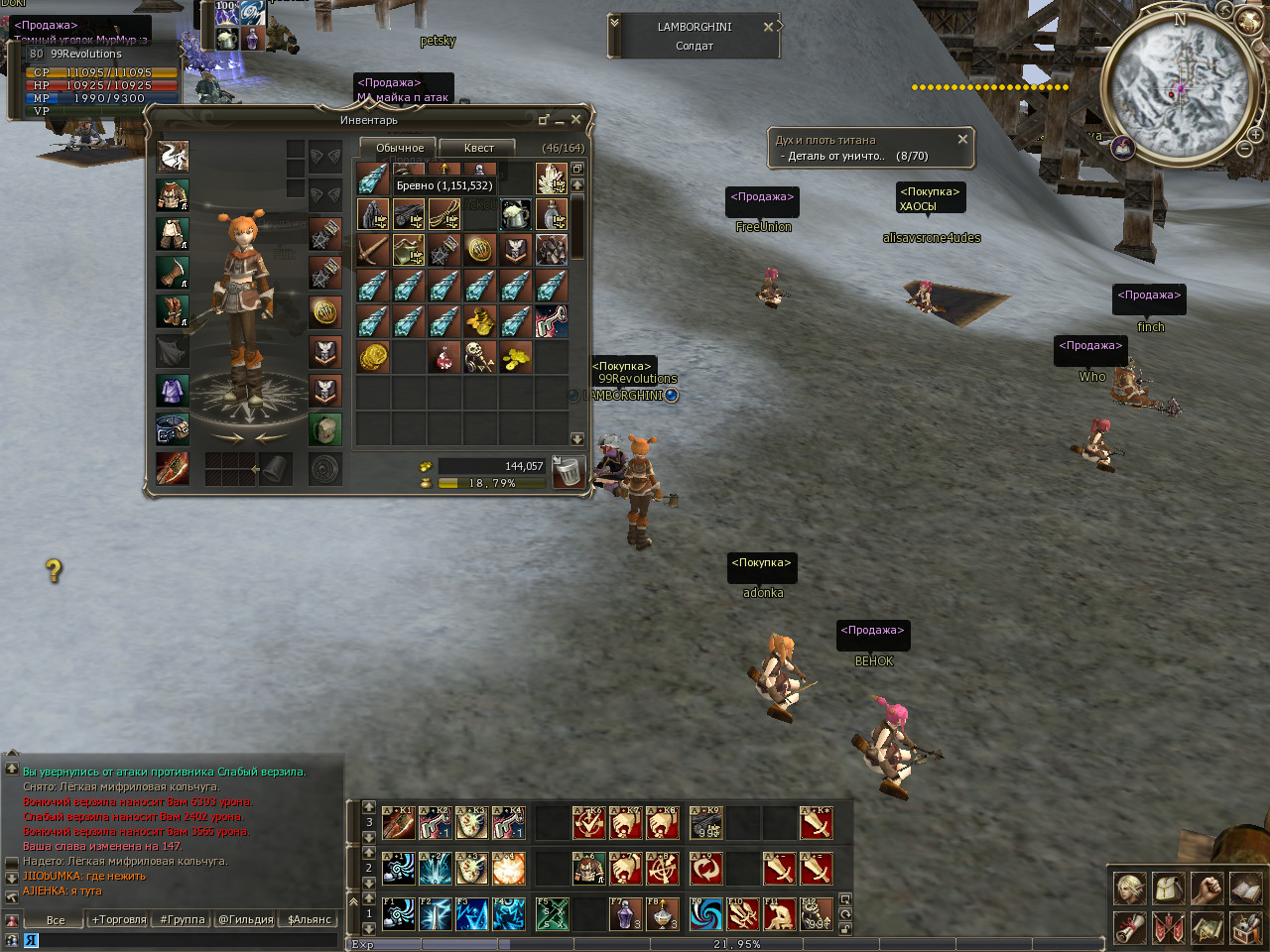
Task: Click the red key item slot
Action: point(551,321)
